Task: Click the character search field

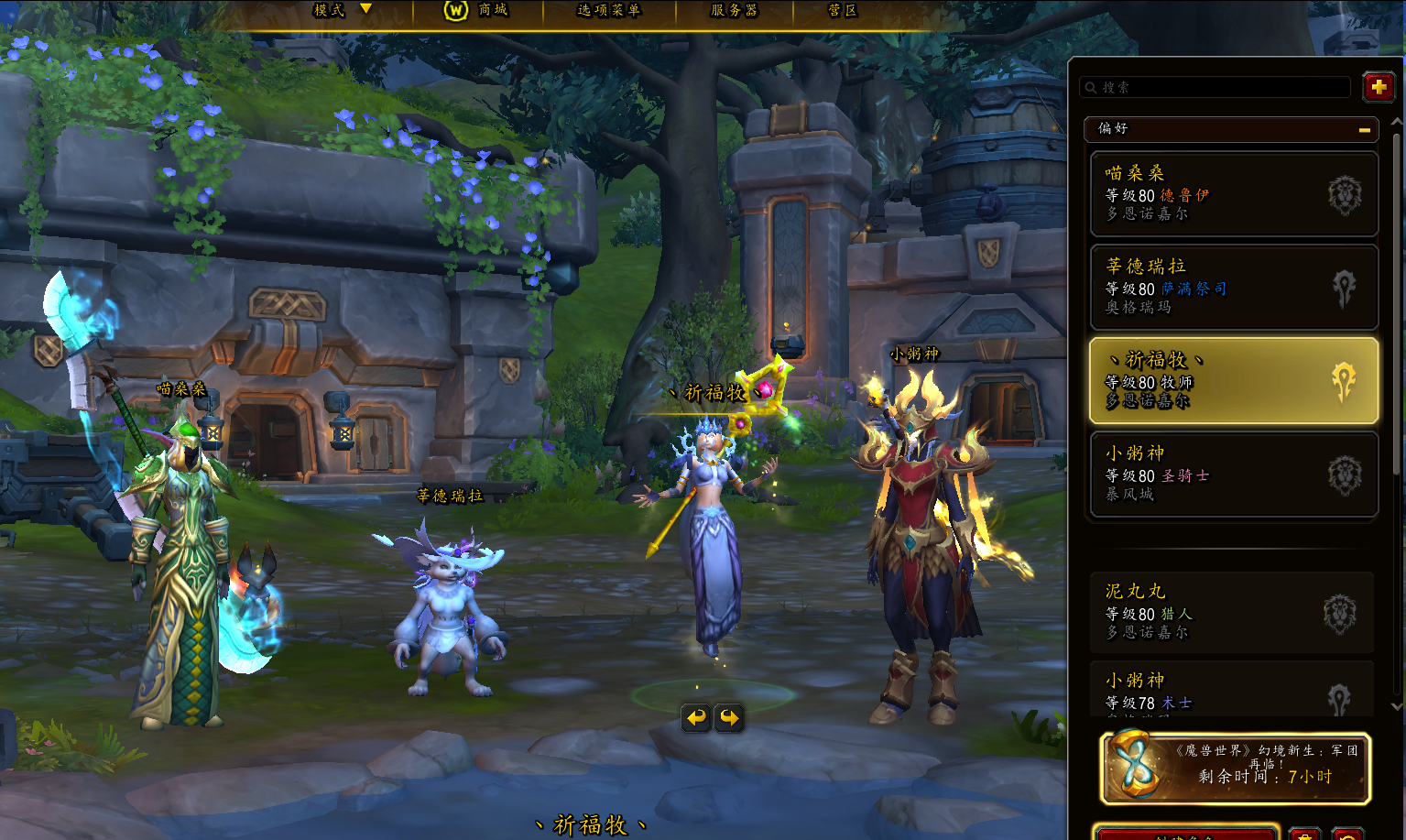Action: tap(1216, 87)
